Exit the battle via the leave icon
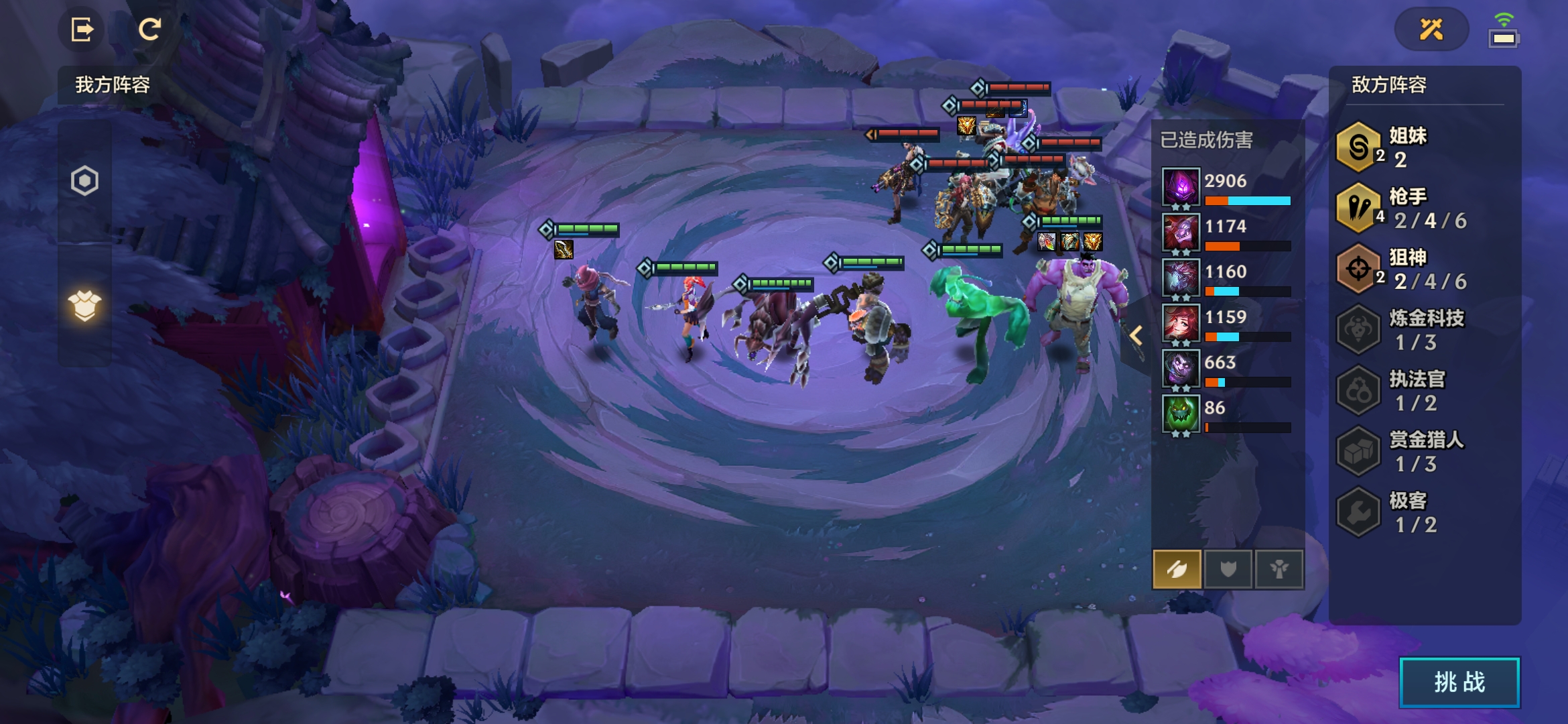The width and height of the screenshot is (1568, 724). pyautogui.click(x=82, y=29)
